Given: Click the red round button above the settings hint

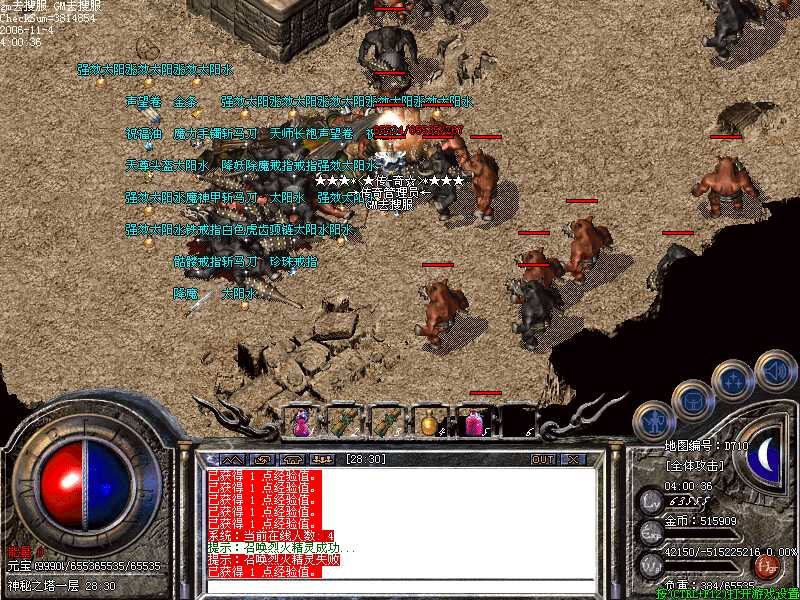Looking at the screenshot, I should (769, 567).
